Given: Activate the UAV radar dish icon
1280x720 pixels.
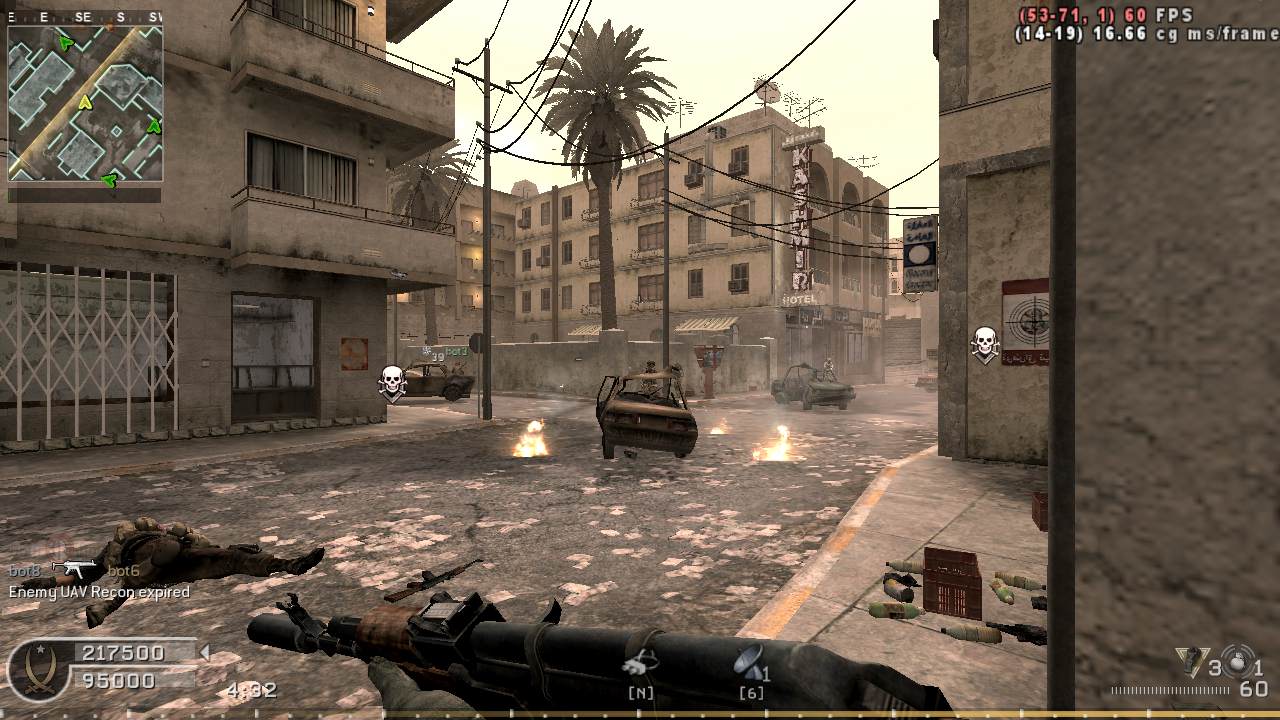Looking at the screenshot, I should tap(748, 661).
